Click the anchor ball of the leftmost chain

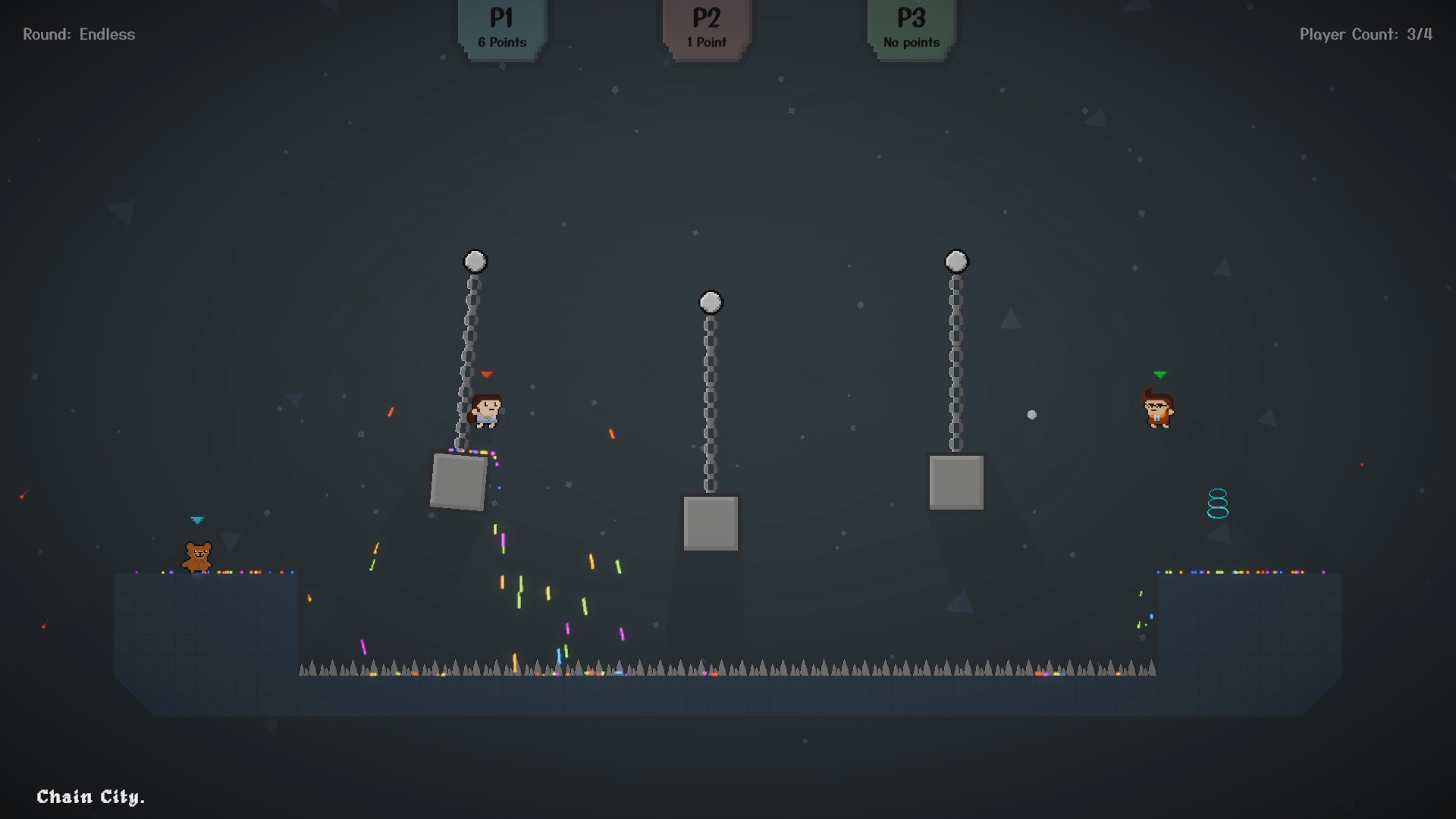[475, 260]
